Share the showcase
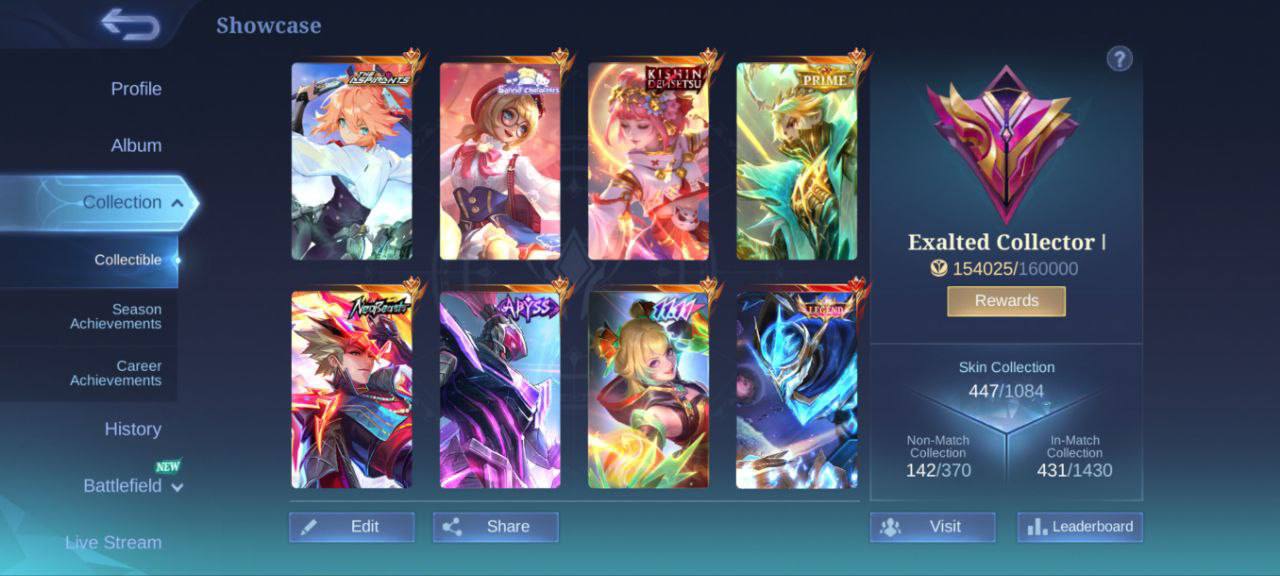This screenshot has height=576, width=1280. pyautogui.click(x=496, y=527)
